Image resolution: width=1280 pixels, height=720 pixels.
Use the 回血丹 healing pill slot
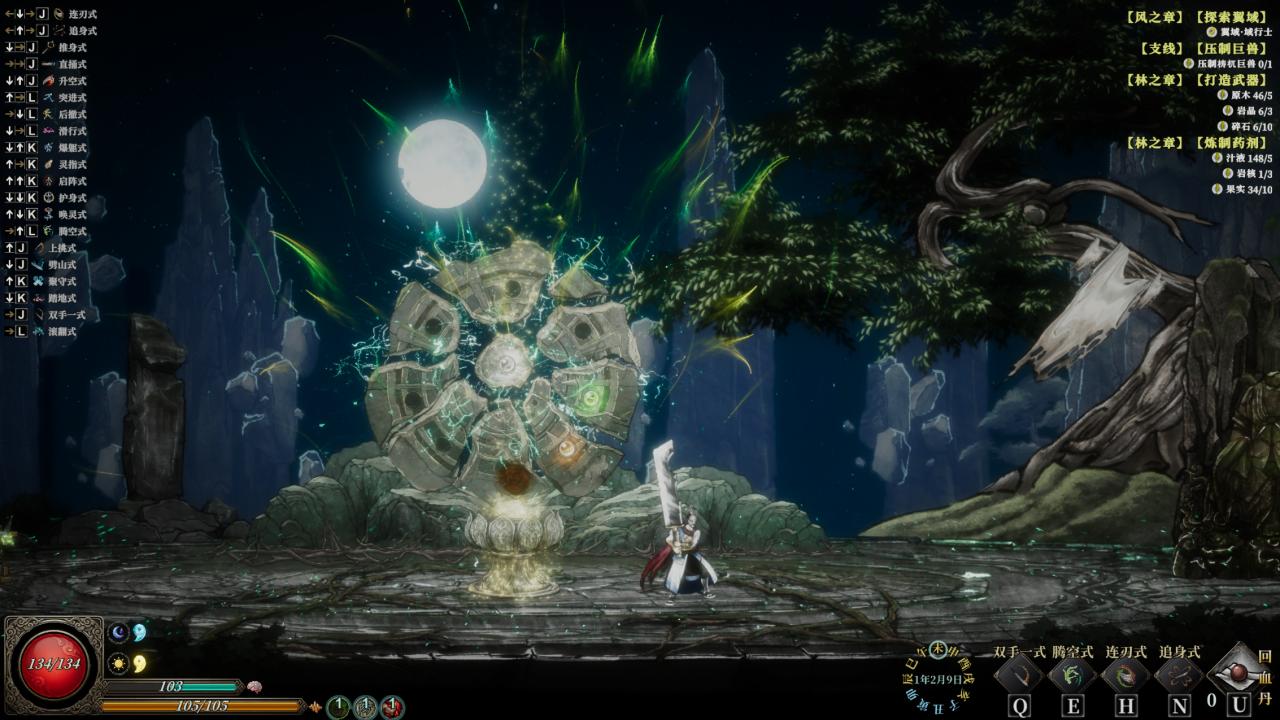(x=1240, y=674)
